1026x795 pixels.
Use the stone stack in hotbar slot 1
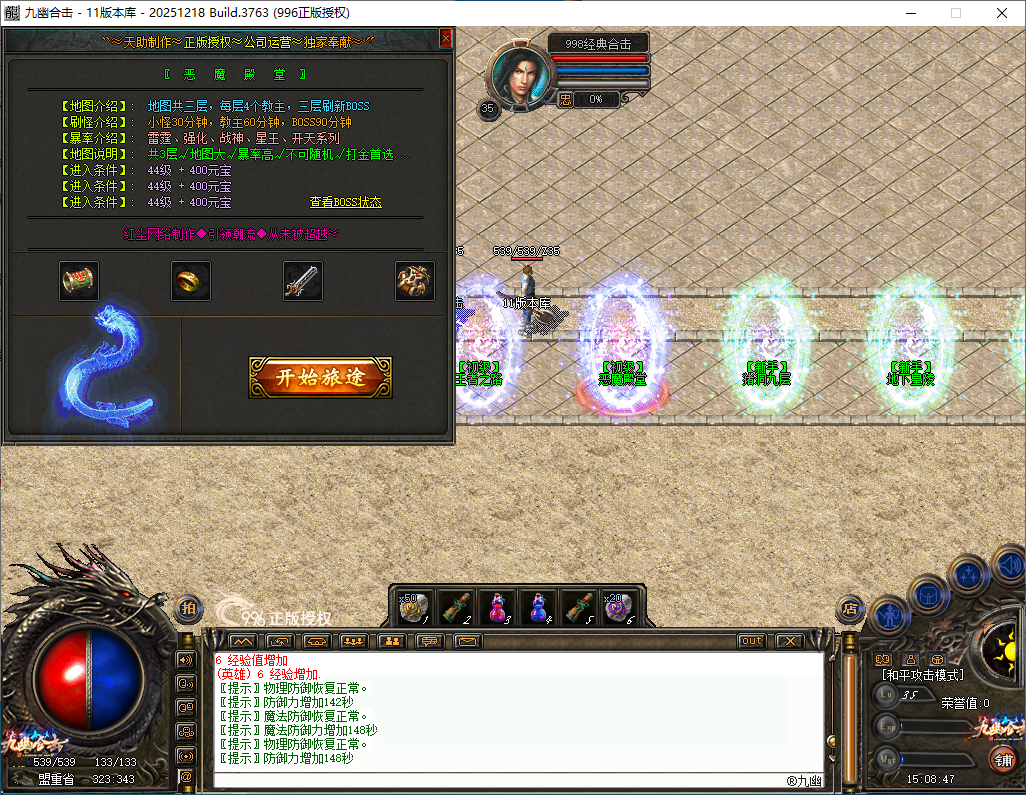pyautogui.click(x=415, y=607)
